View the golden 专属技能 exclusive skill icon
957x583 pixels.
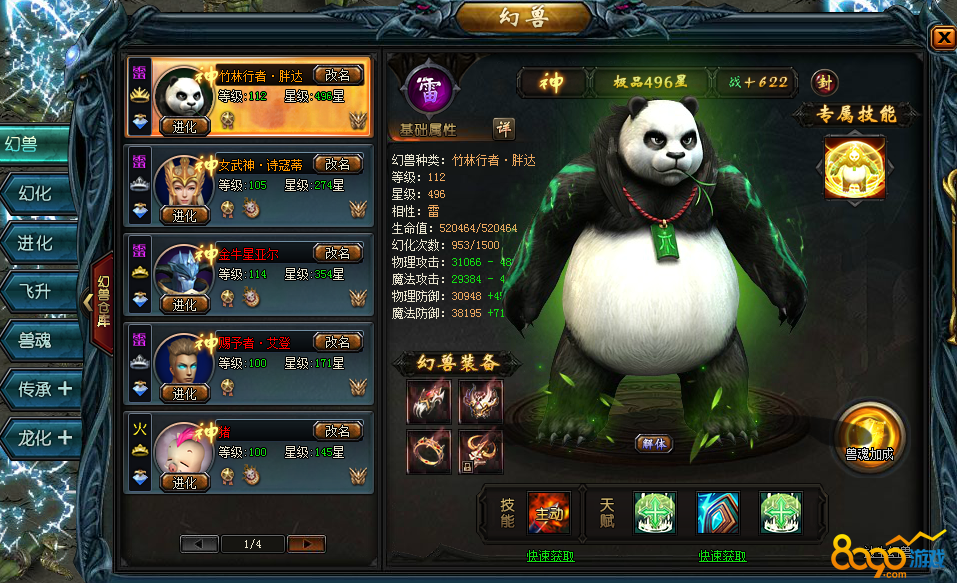coord(853,169)
